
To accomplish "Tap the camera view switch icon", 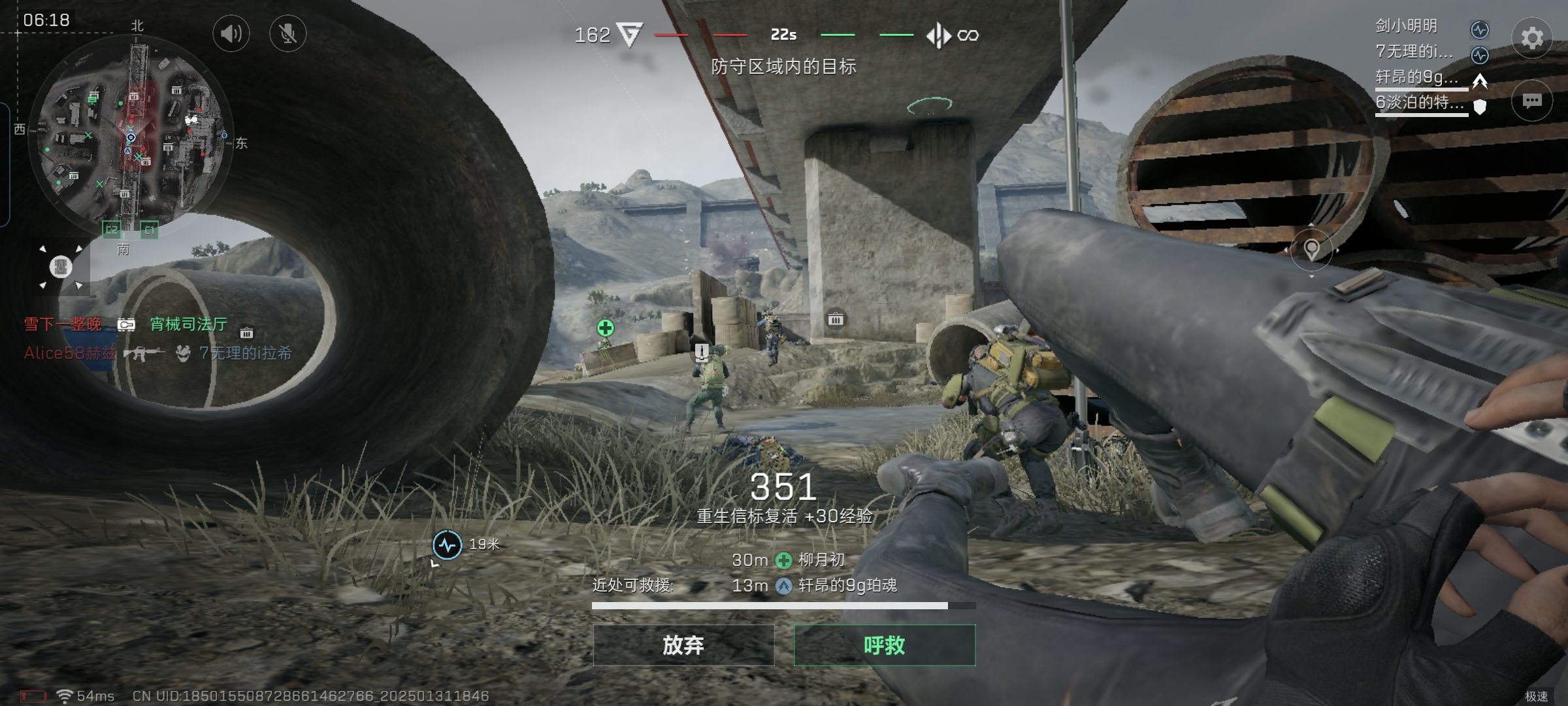I will [x=61, y=267].
